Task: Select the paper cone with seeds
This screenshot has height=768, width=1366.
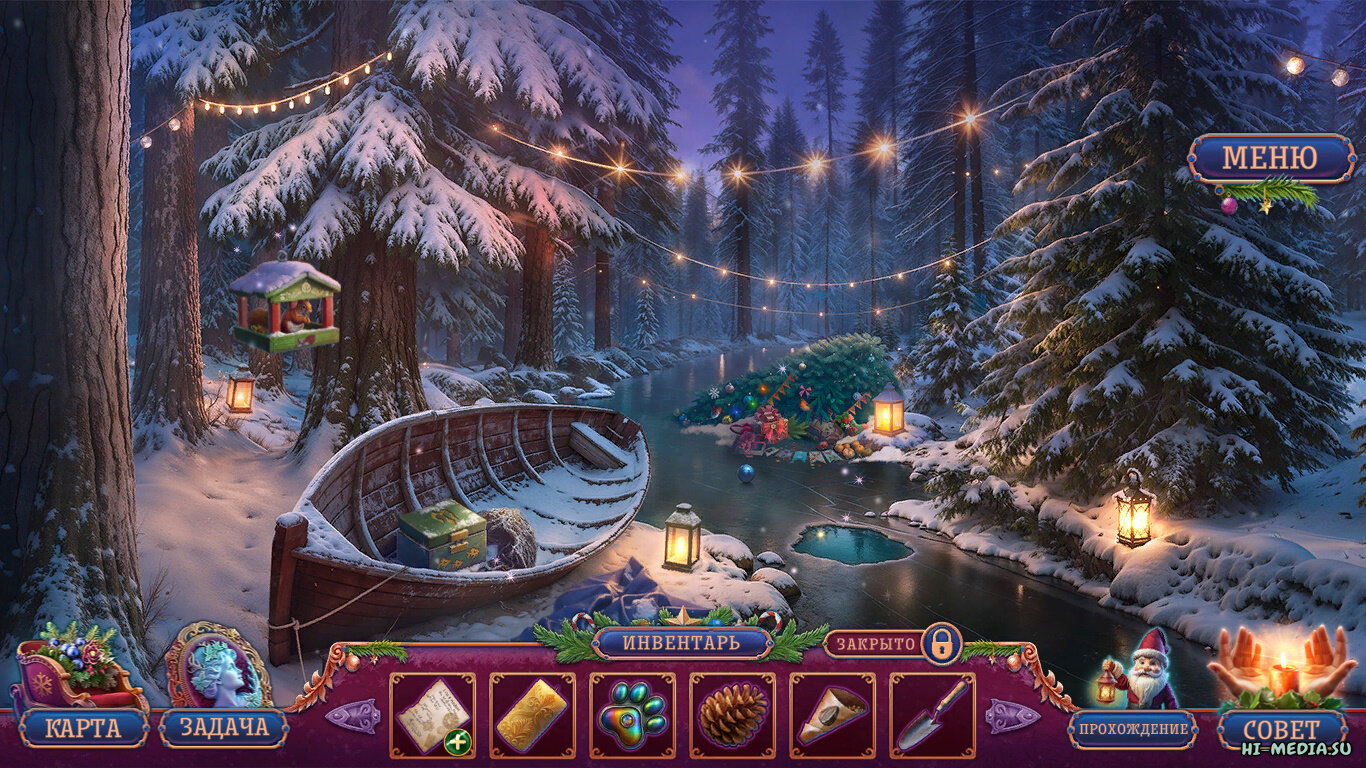Action: pos(832,714)
